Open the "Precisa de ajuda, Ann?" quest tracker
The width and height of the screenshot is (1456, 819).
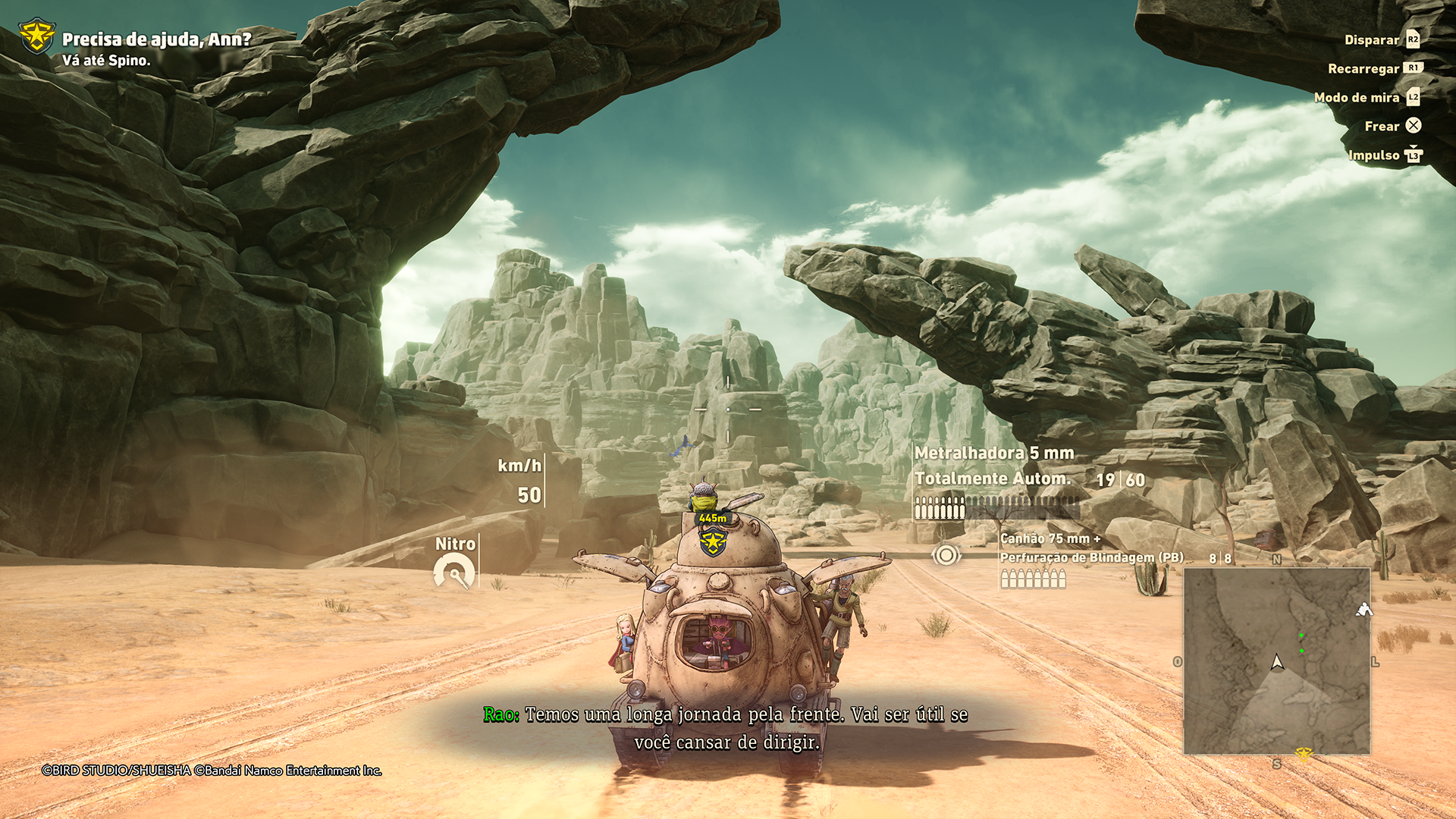(155, 39)
